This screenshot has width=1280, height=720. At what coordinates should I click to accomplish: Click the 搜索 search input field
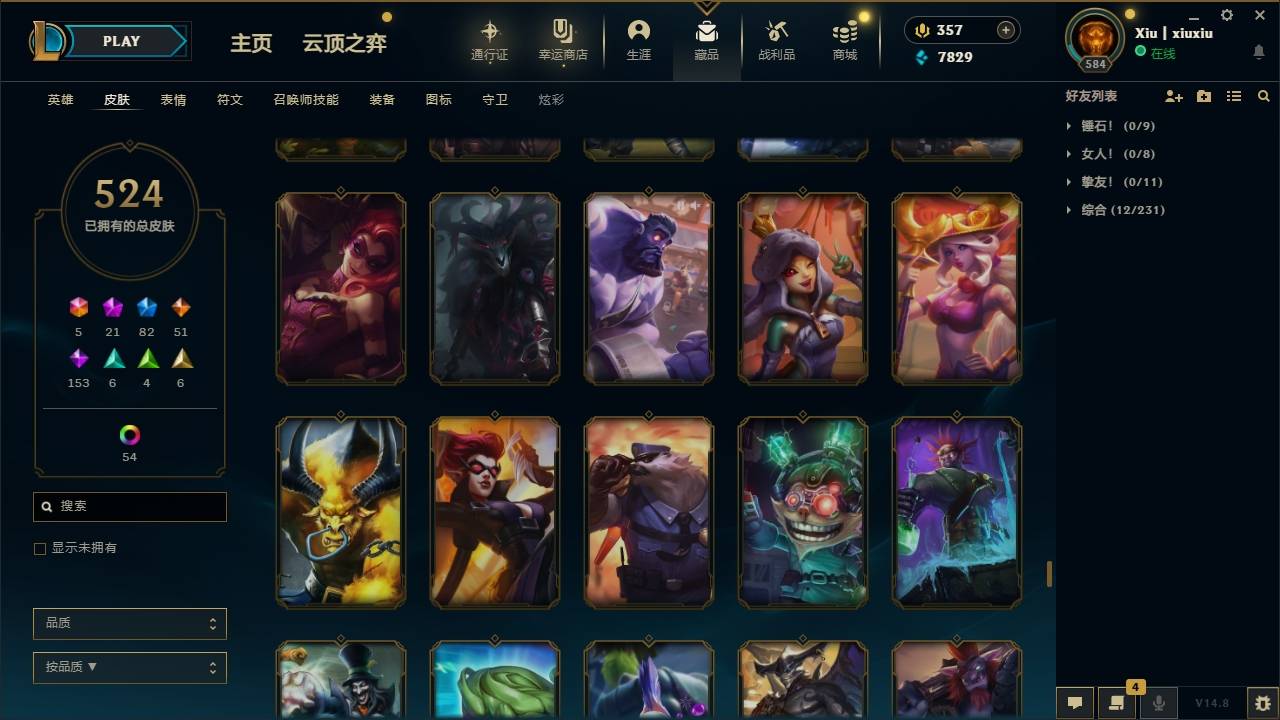tap(129, 507)
